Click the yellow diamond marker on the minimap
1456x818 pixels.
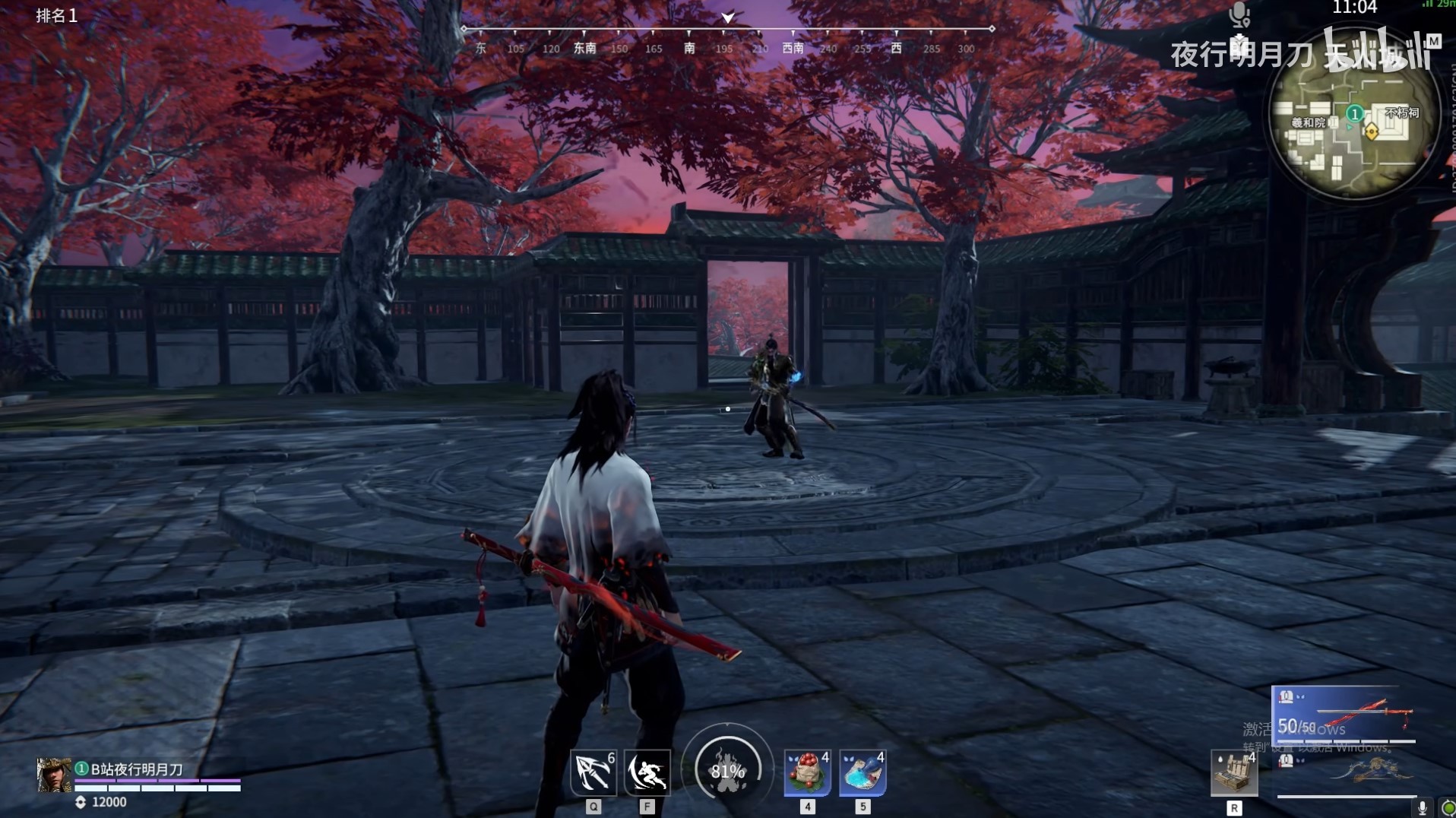tap(1372, 132)
